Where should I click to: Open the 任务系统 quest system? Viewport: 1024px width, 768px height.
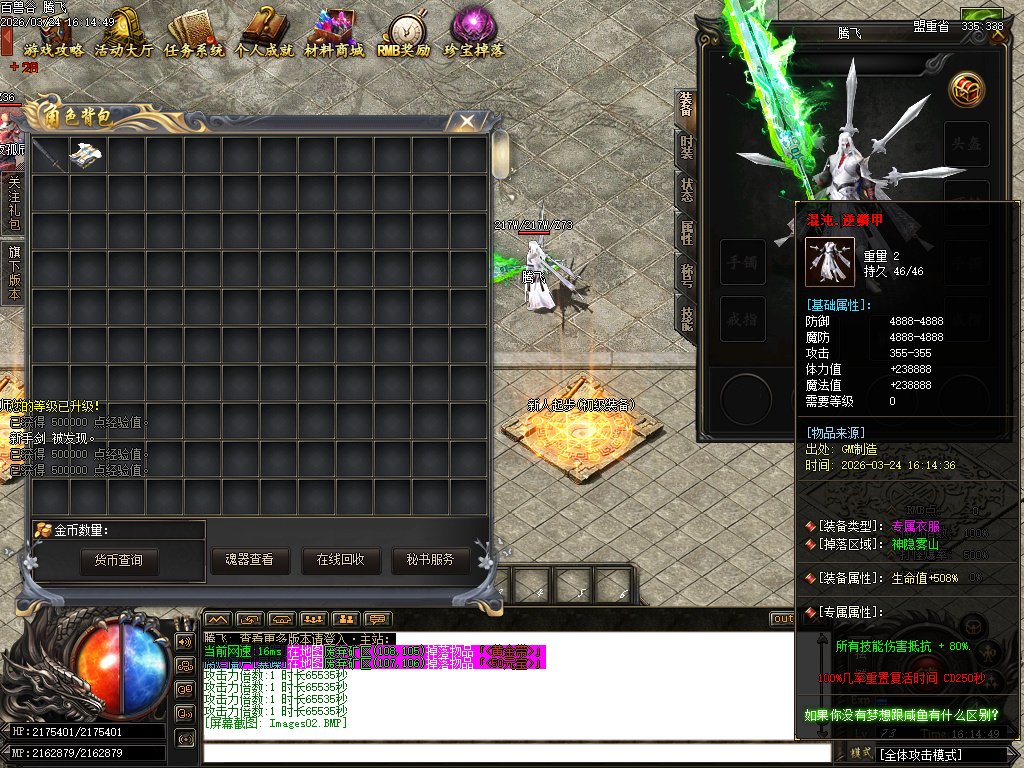click(x=194, y=35)
